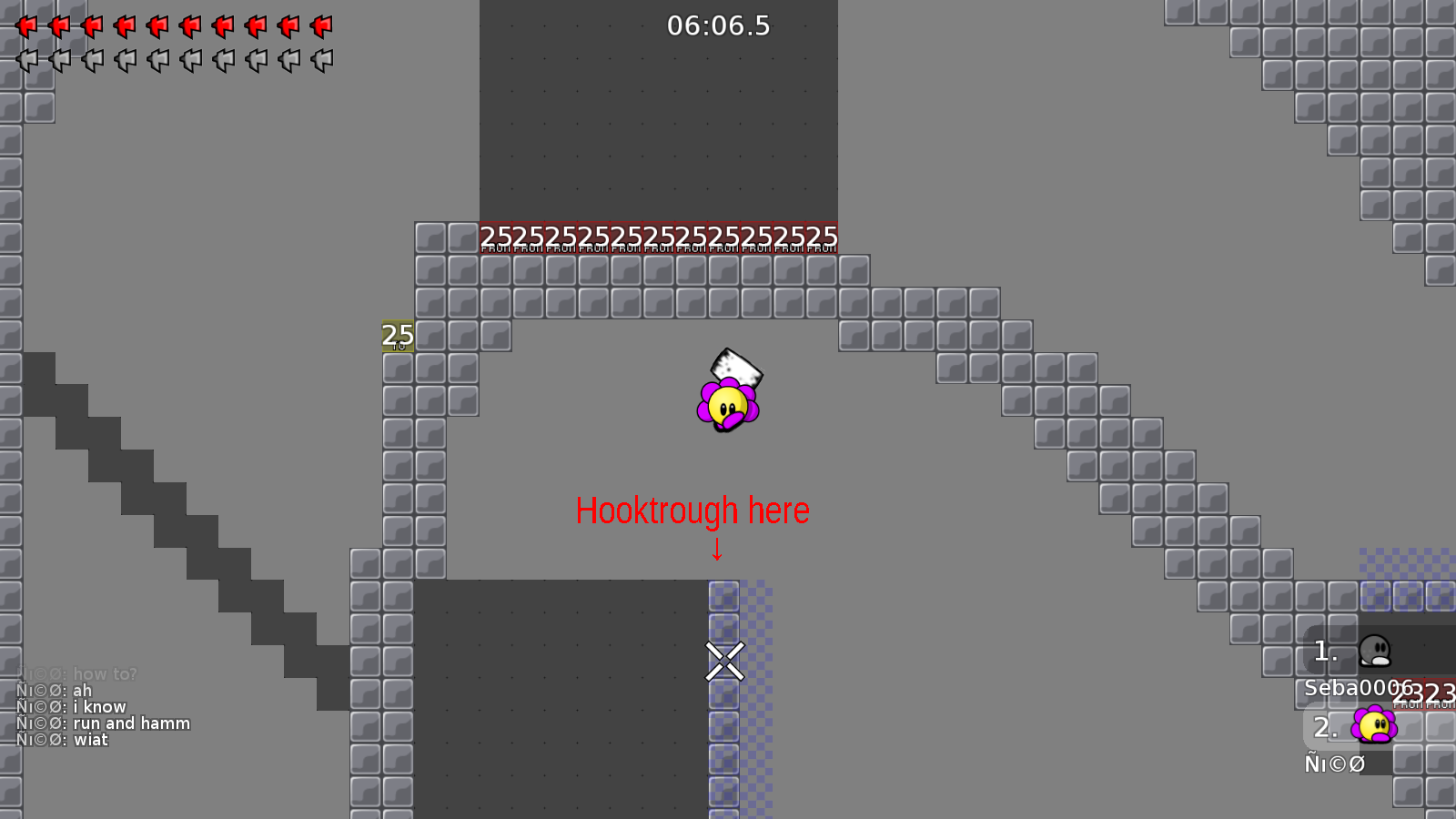Click the red arrow under Hooktrough text
Screen dimensions: 1456x819
point(717,549)
